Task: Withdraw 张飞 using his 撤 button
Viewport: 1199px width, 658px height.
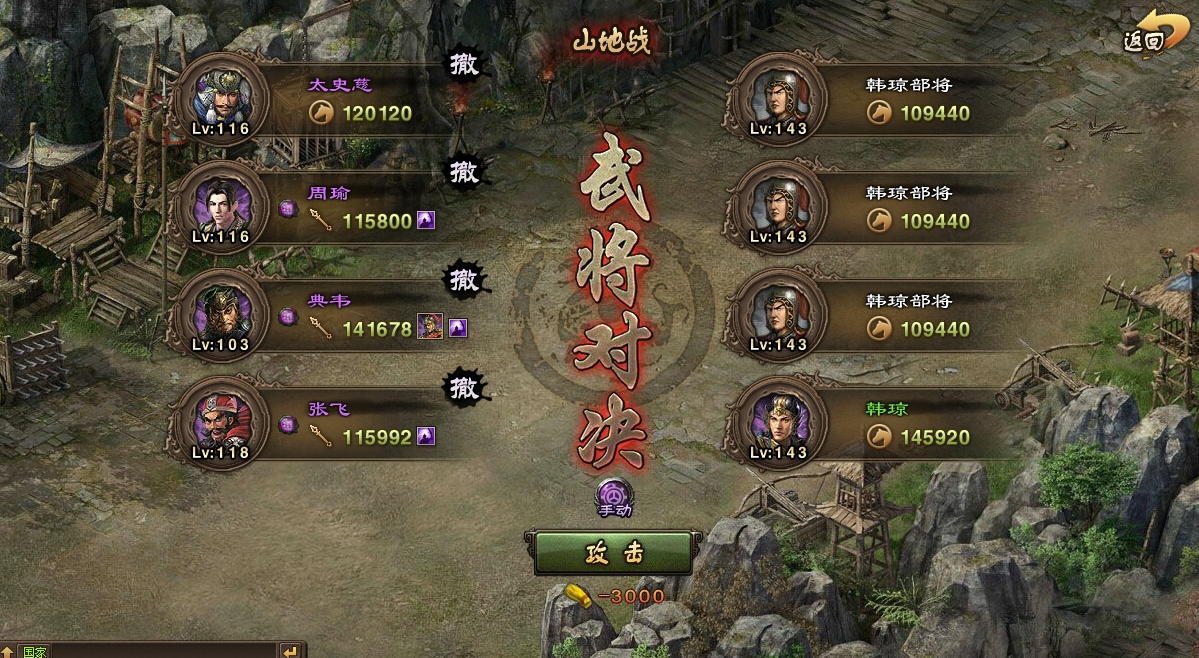Action: click(x=464, y=388)
